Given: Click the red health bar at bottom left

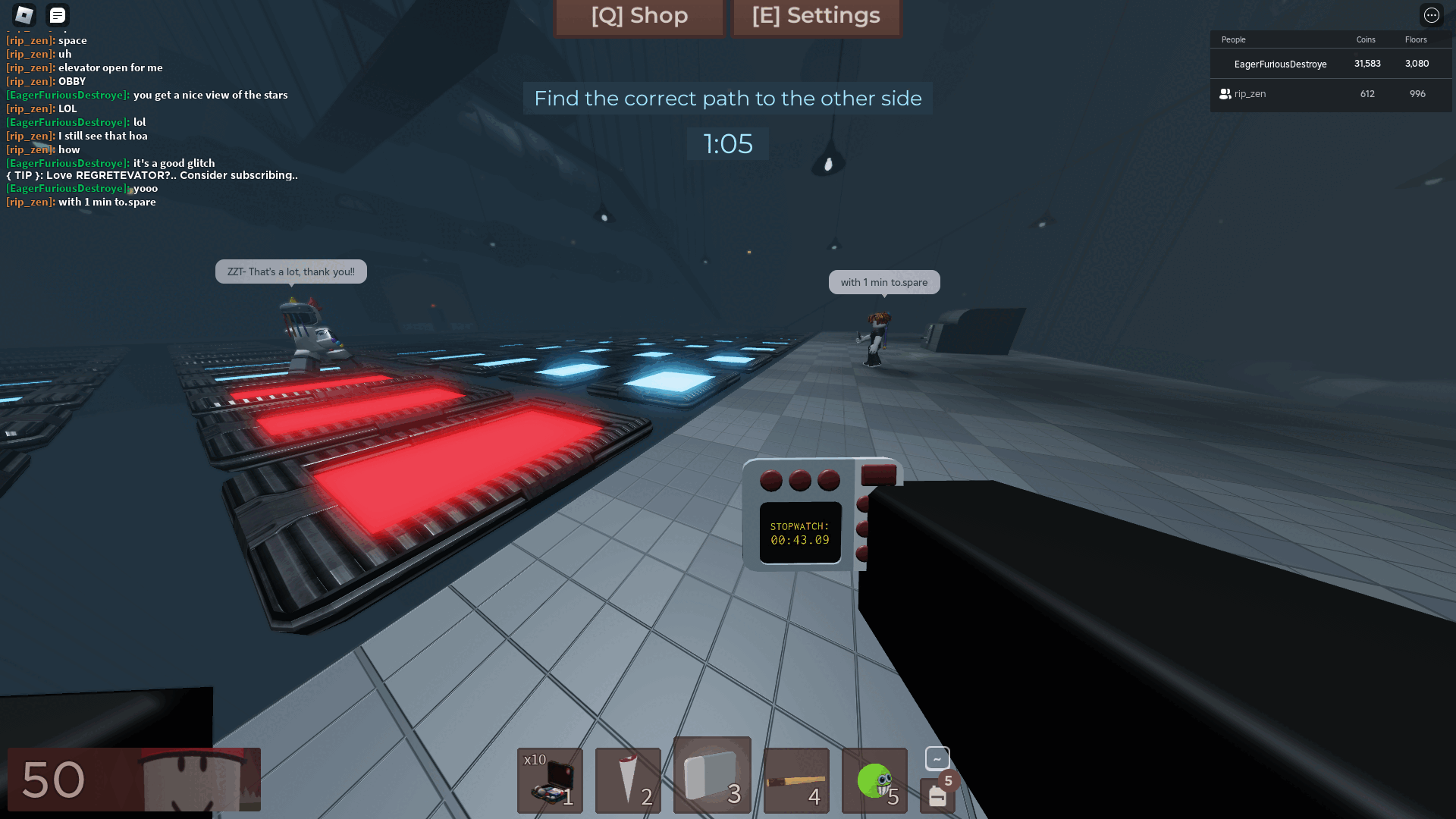Looking at the screenshot, I should coord(135,779).
